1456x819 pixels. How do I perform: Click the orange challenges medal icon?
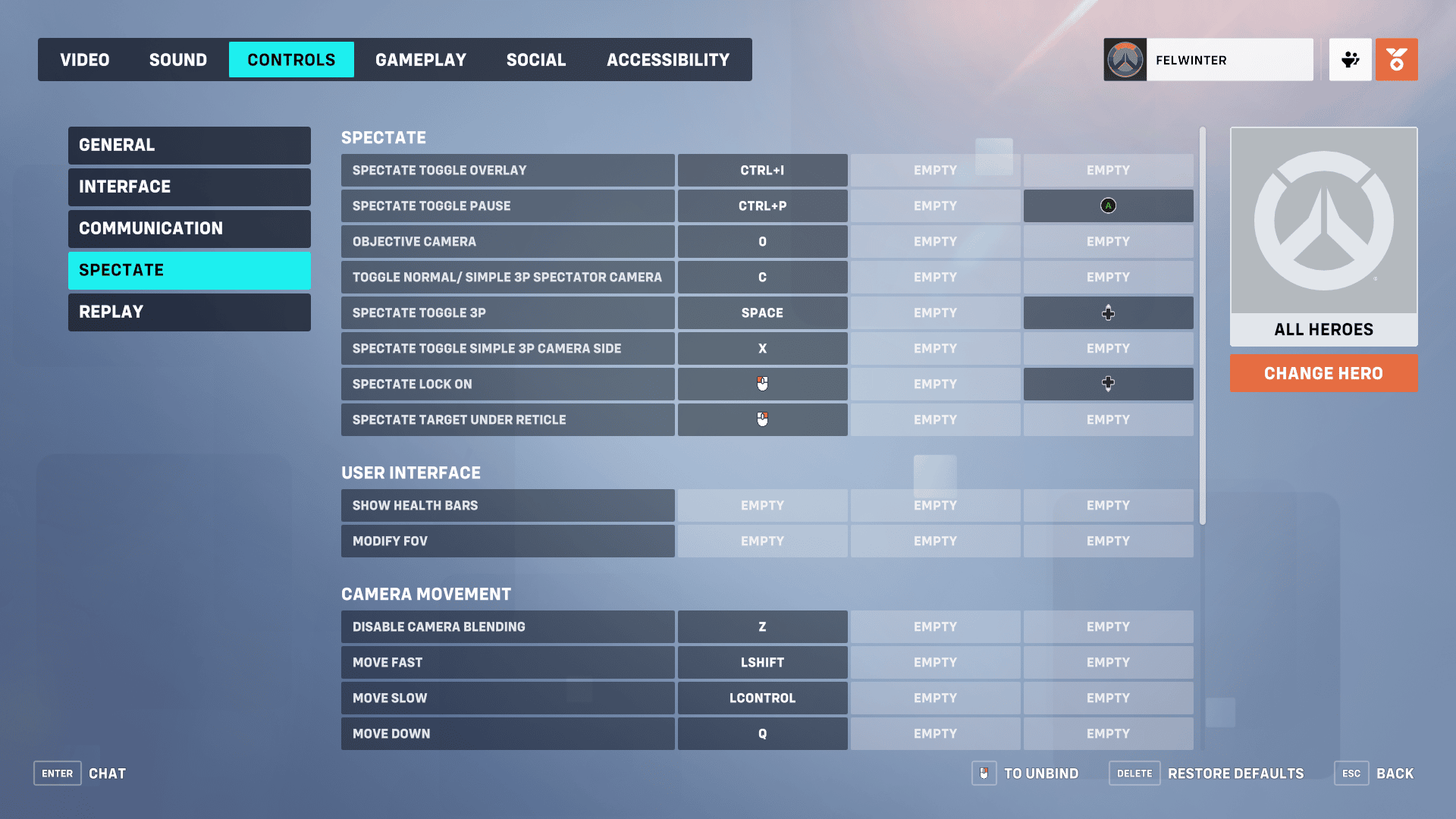click(1397, 59)
